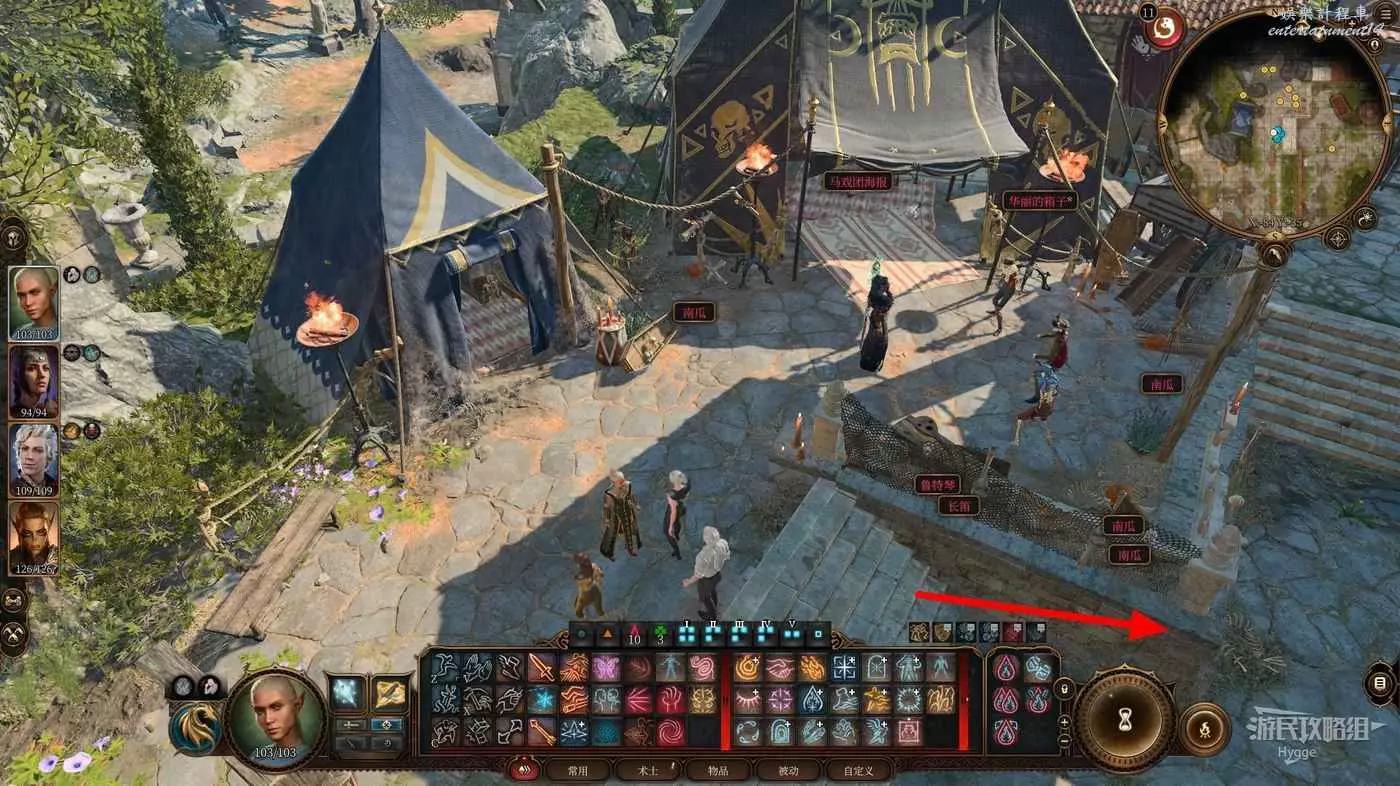The height and width of the screenshot is (786, 1400).
Task: Click the red notification icon marked 11
Action: click(1163, 28)
